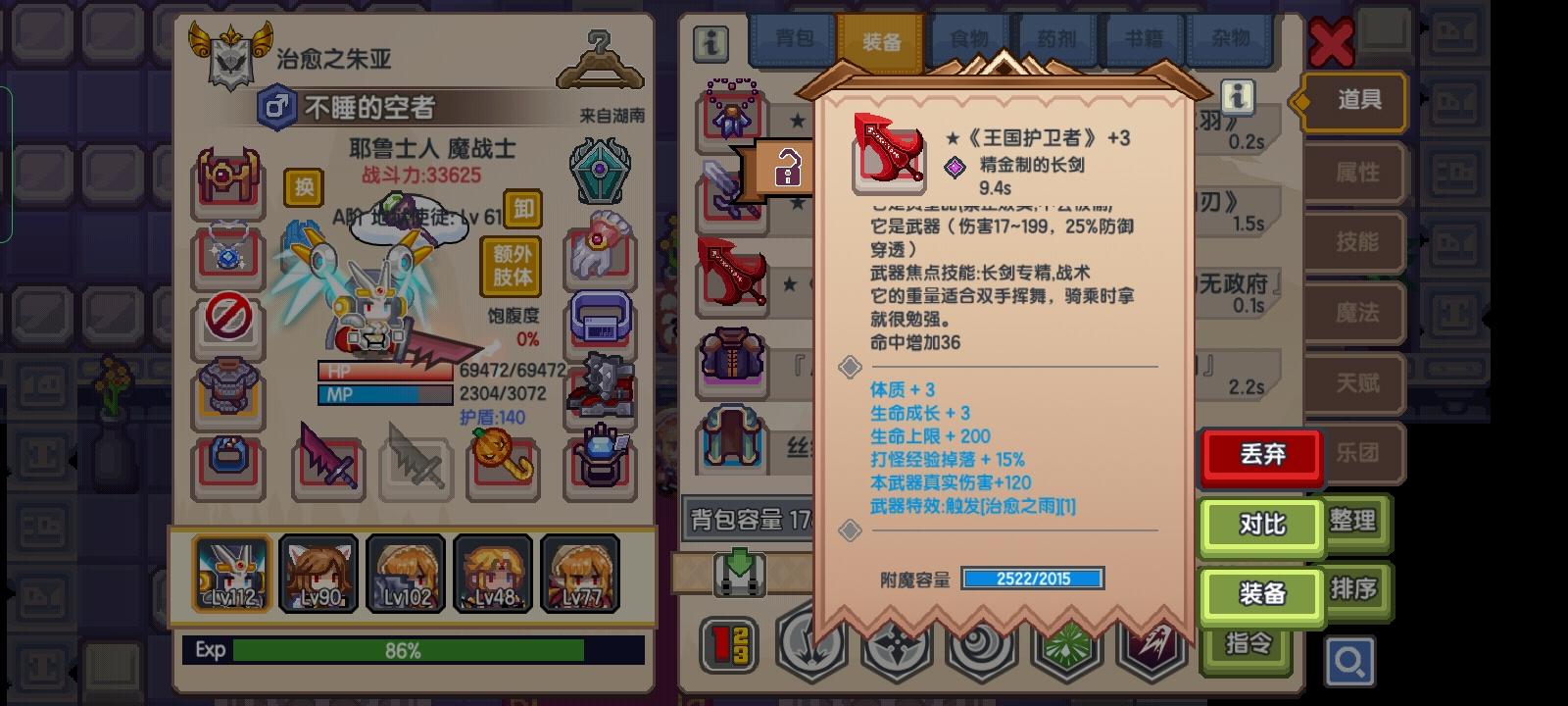Select 属性 in the right sidebar
This screenshot has width=1568, height=706.
click(1357, 173)
